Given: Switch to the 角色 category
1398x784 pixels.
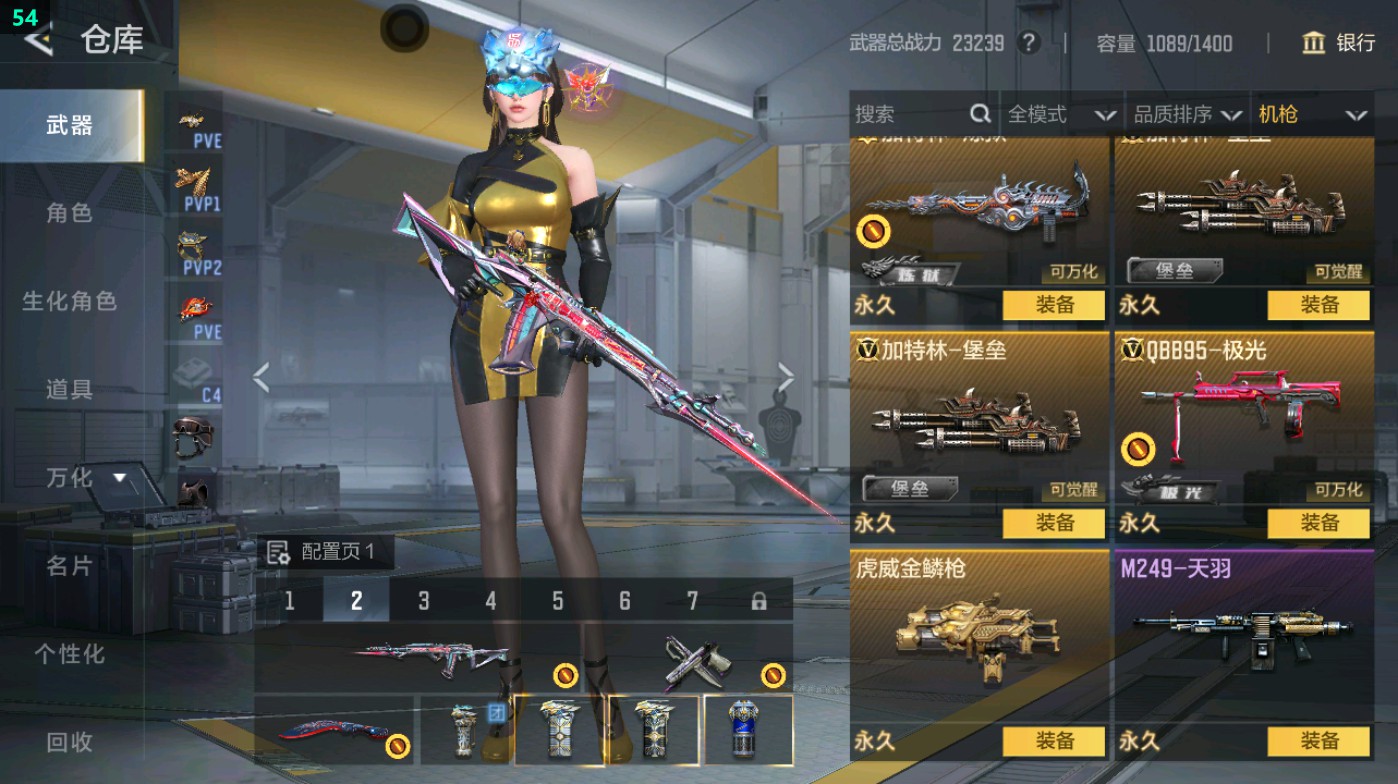Looking at the screenshot, I should pos(69,213).
